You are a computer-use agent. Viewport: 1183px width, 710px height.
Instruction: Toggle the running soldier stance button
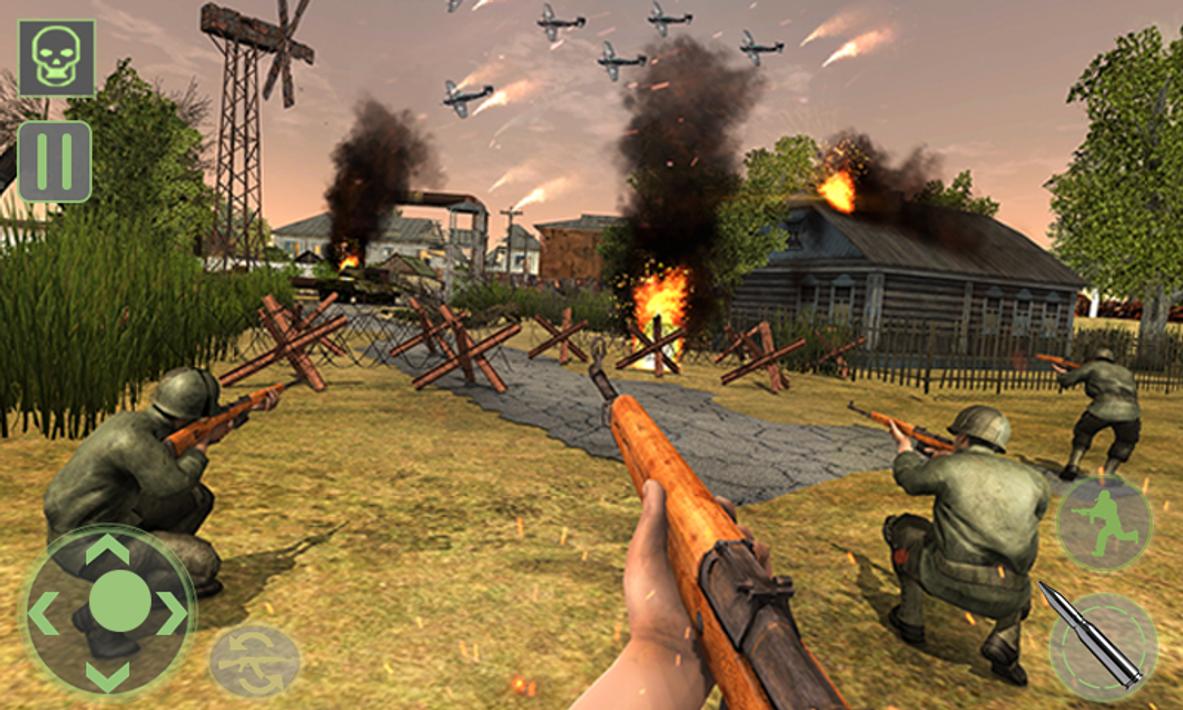[1104, 523]
